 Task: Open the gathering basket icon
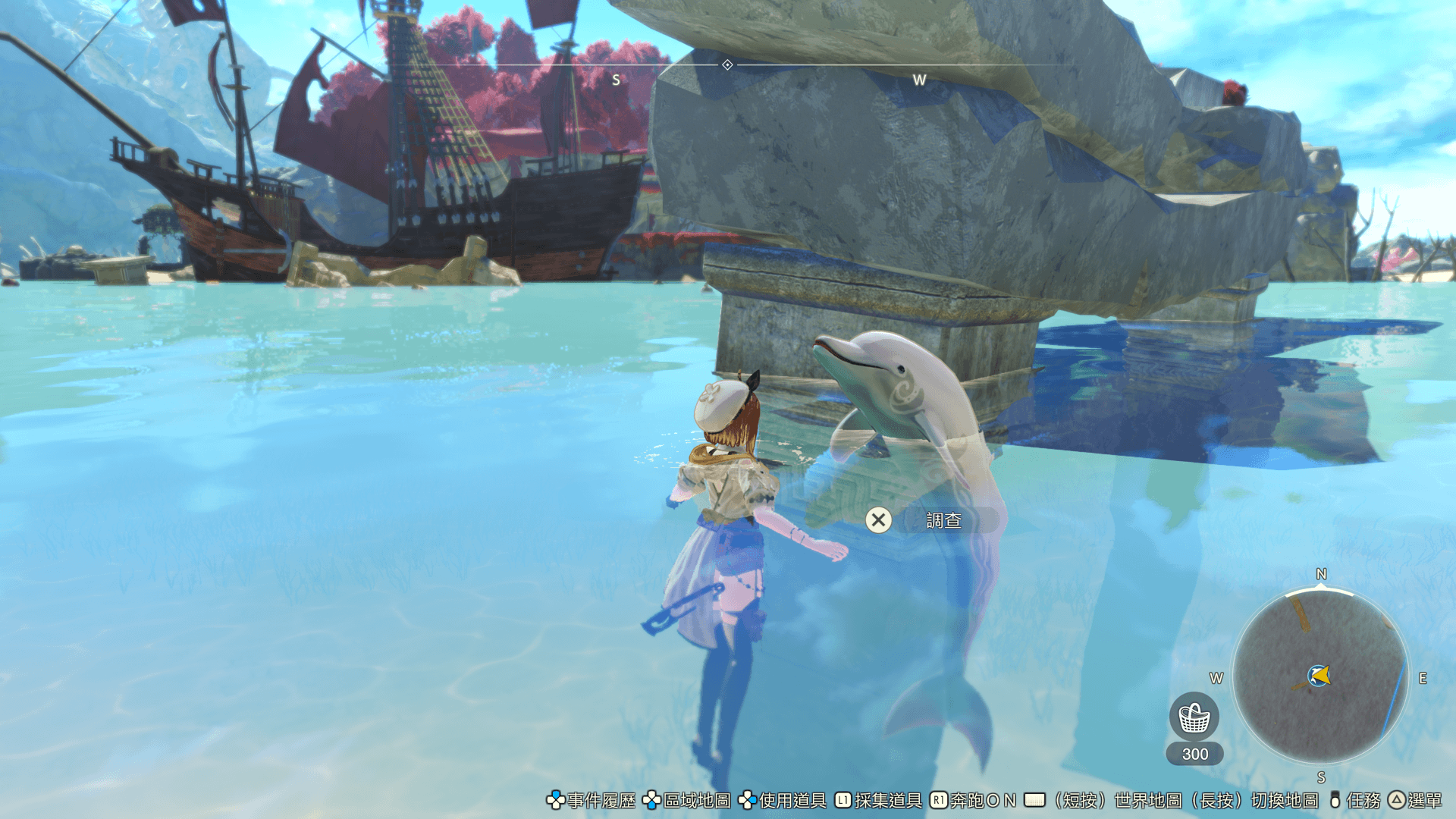point(1194,717)
